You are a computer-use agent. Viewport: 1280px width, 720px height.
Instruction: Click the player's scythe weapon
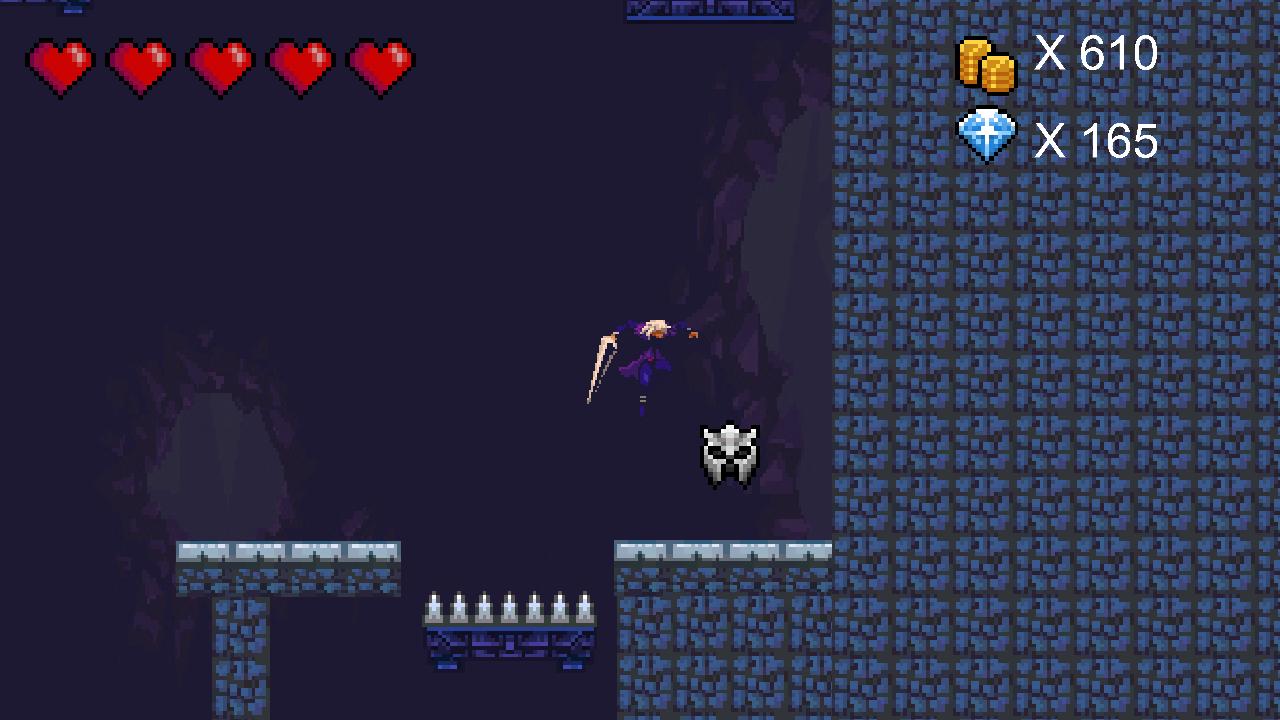(x=600, y=365)
